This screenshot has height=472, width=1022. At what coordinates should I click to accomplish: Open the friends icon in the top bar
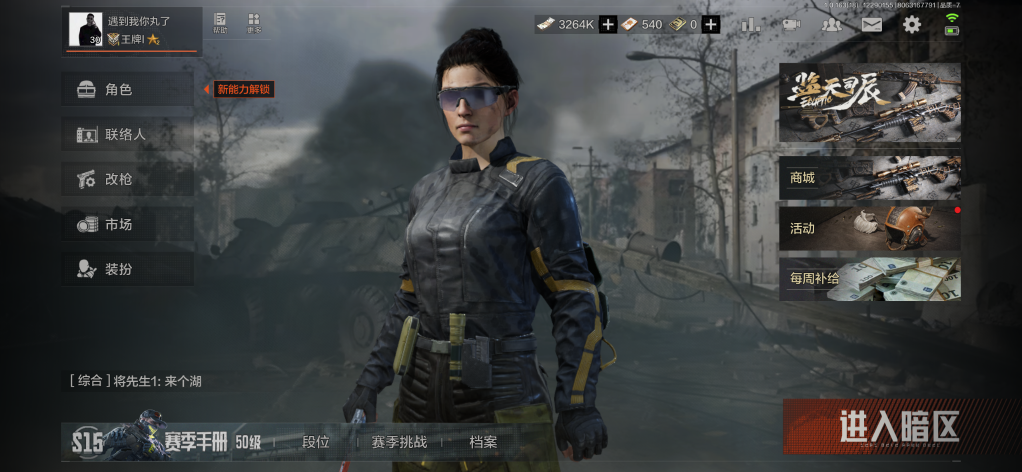pyautogui.click(x=831, y=25)
